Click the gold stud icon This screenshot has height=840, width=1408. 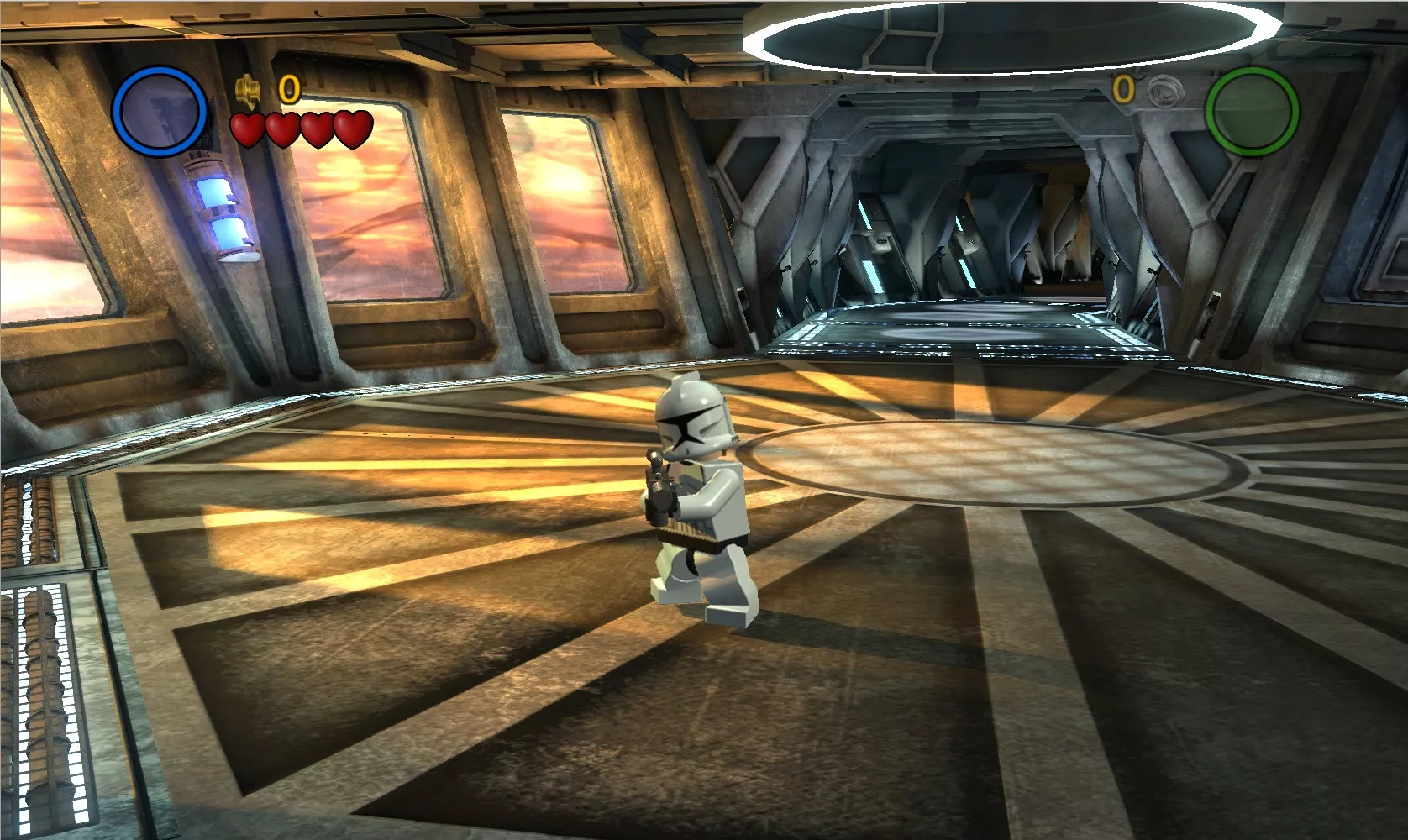[247, 87]
